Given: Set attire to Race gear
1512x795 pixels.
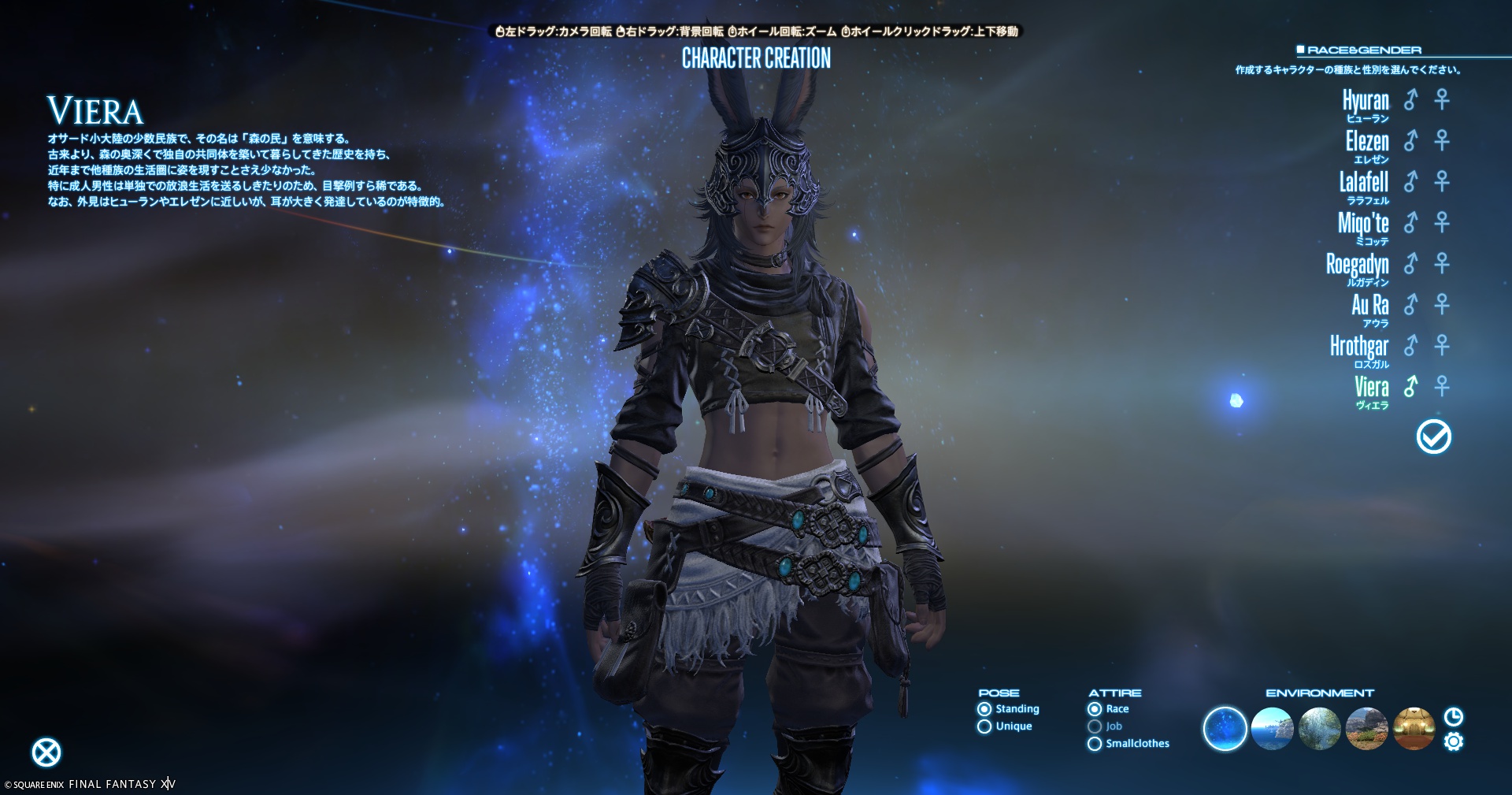Looking at the screenshot, I should pos(1095,709).
